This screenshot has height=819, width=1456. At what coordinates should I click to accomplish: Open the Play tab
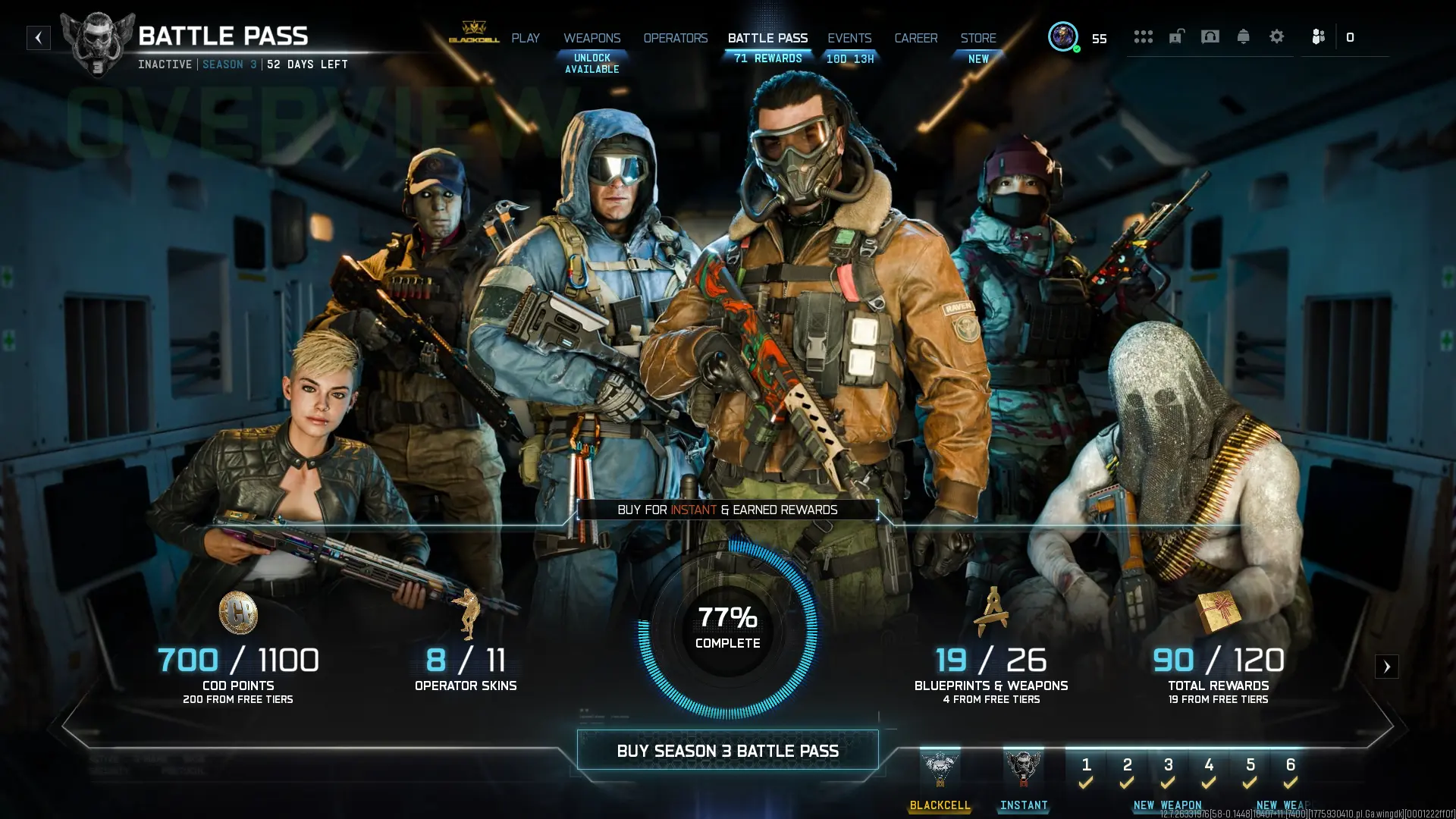(x=526, y=38)
